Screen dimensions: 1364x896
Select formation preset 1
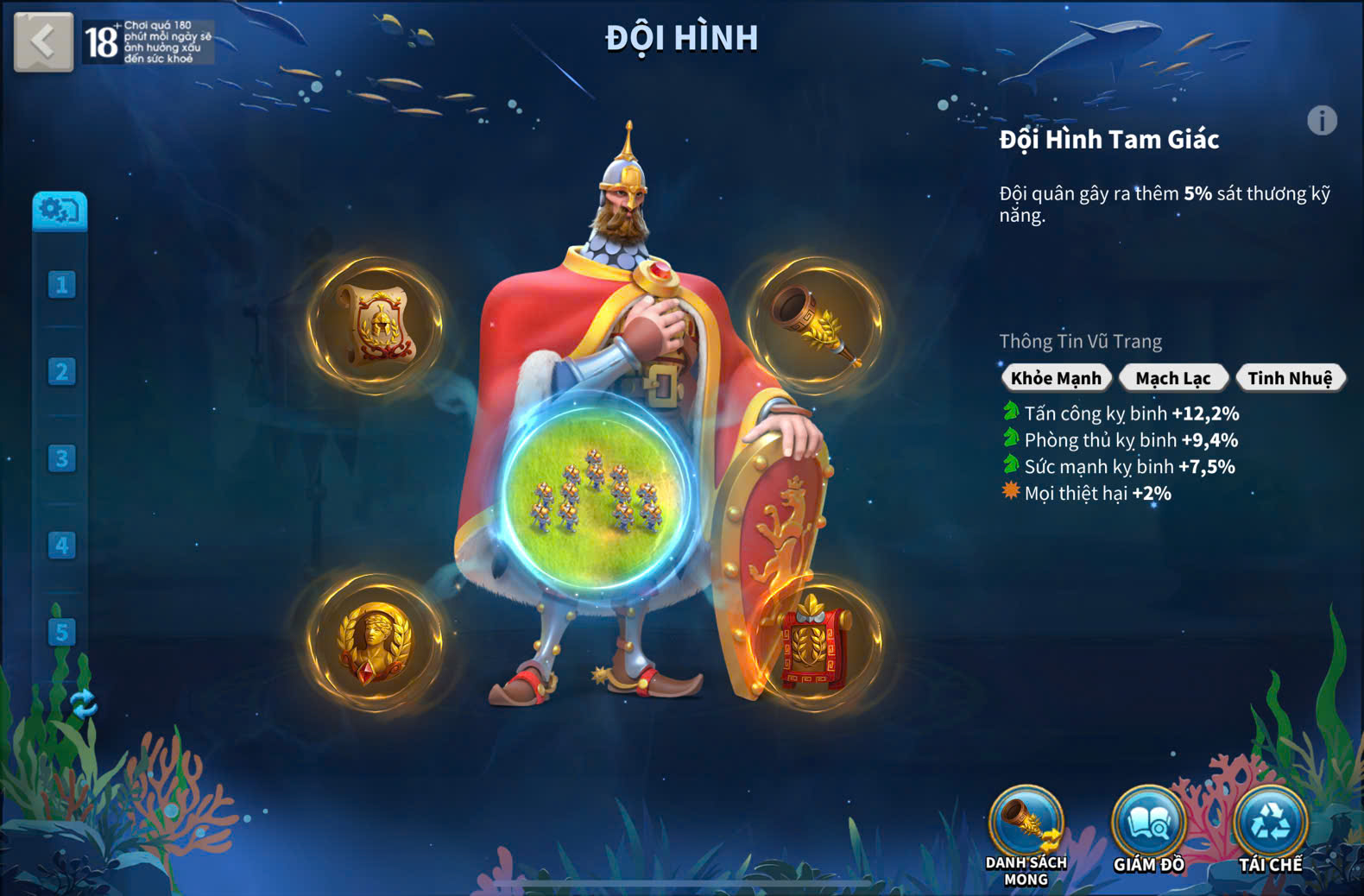click(x=61, y=285)
